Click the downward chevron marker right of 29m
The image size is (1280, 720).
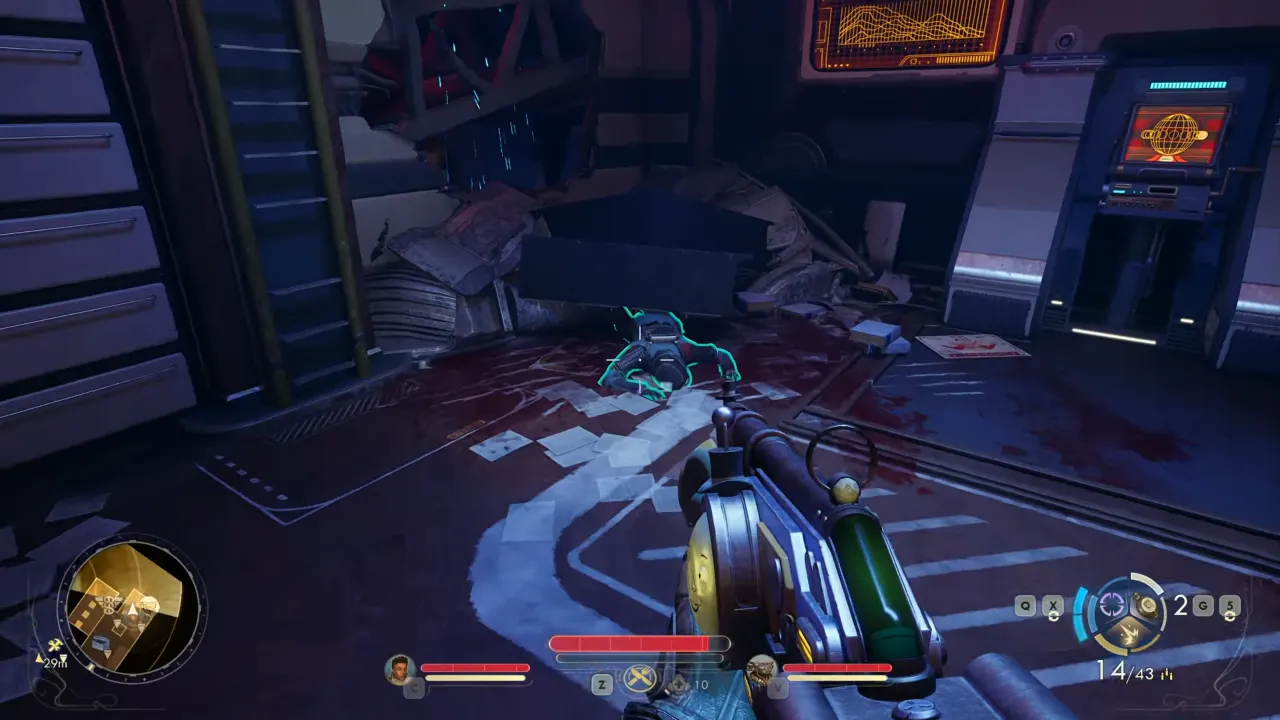(x=63, y=660)
